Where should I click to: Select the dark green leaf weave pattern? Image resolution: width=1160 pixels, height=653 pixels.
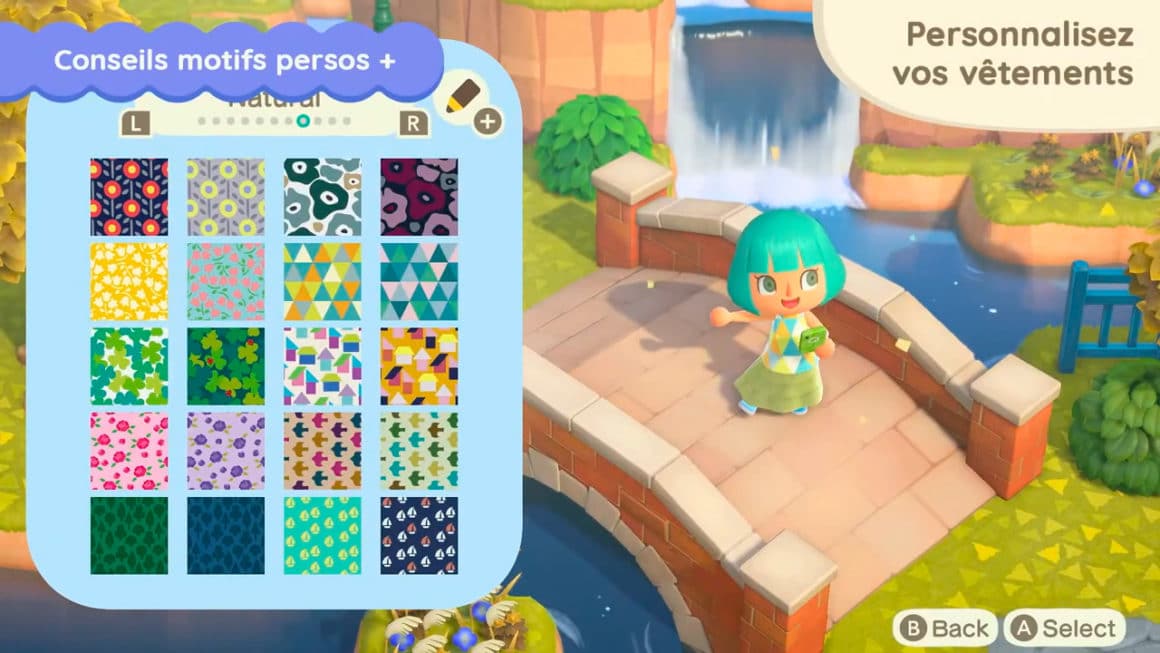129,536
